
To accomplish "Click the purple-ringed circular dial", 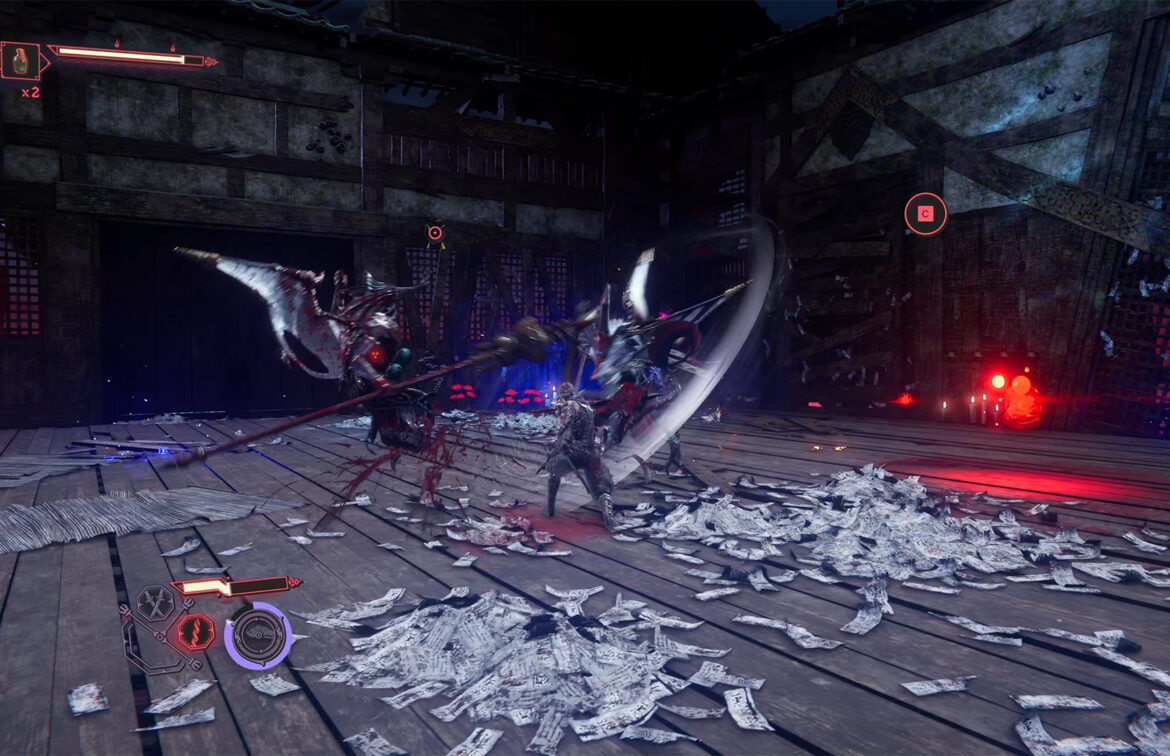I will click(258, 635).
